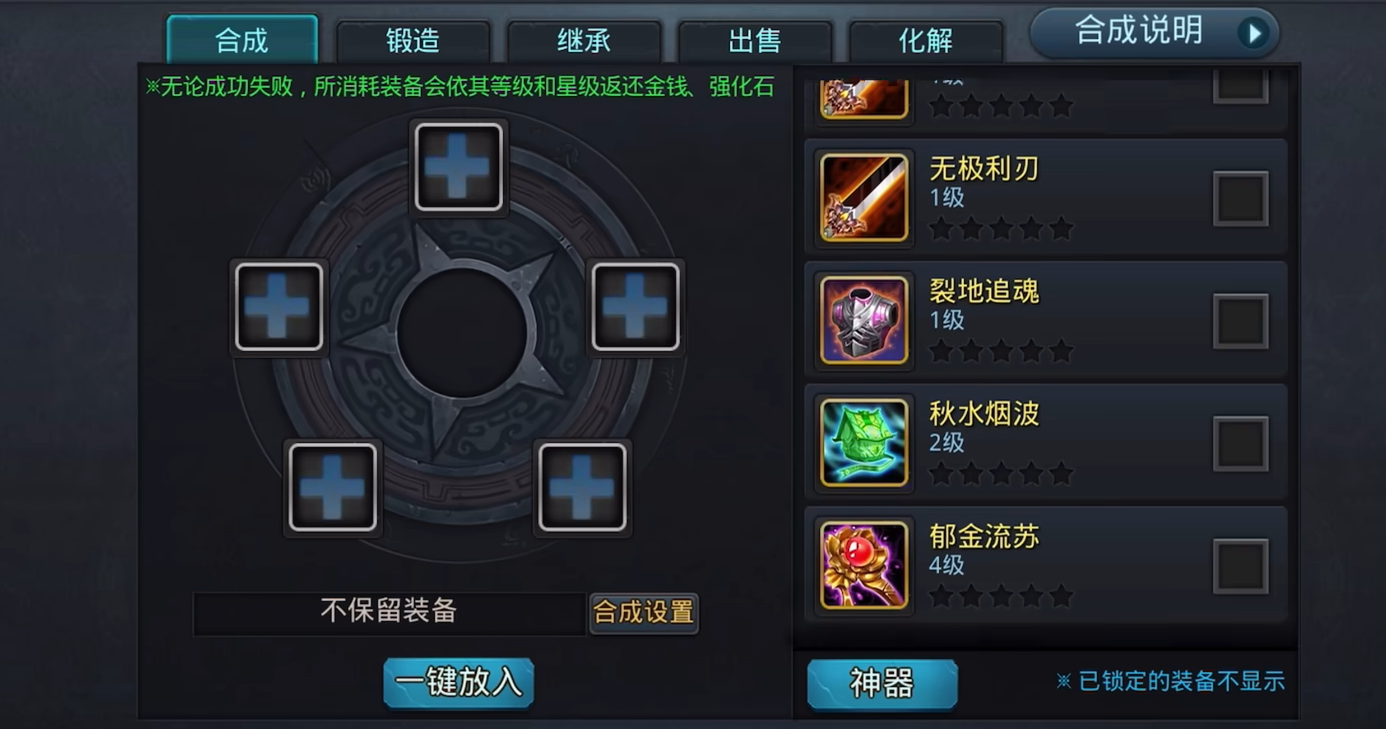Click the arrow on 合成说明
This screenshot has width=1386, height=729.
[1255, 31]
